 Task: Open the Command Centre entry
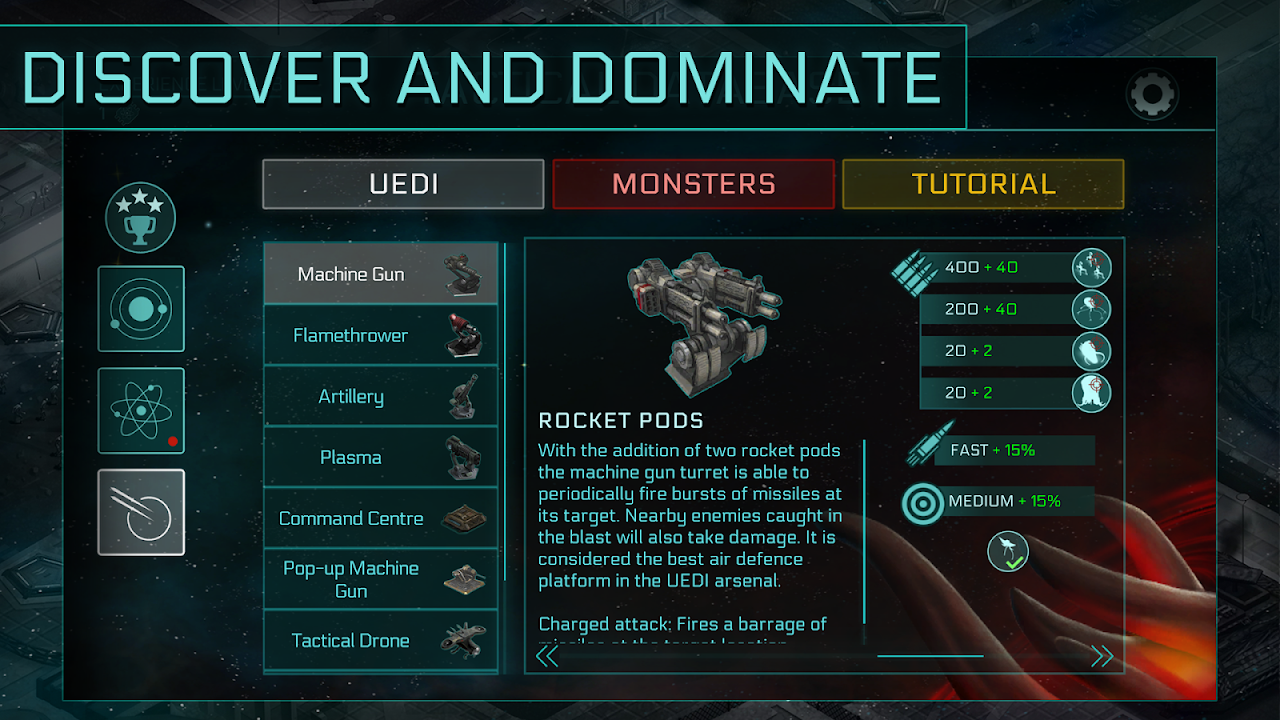[x=380, y=518]
